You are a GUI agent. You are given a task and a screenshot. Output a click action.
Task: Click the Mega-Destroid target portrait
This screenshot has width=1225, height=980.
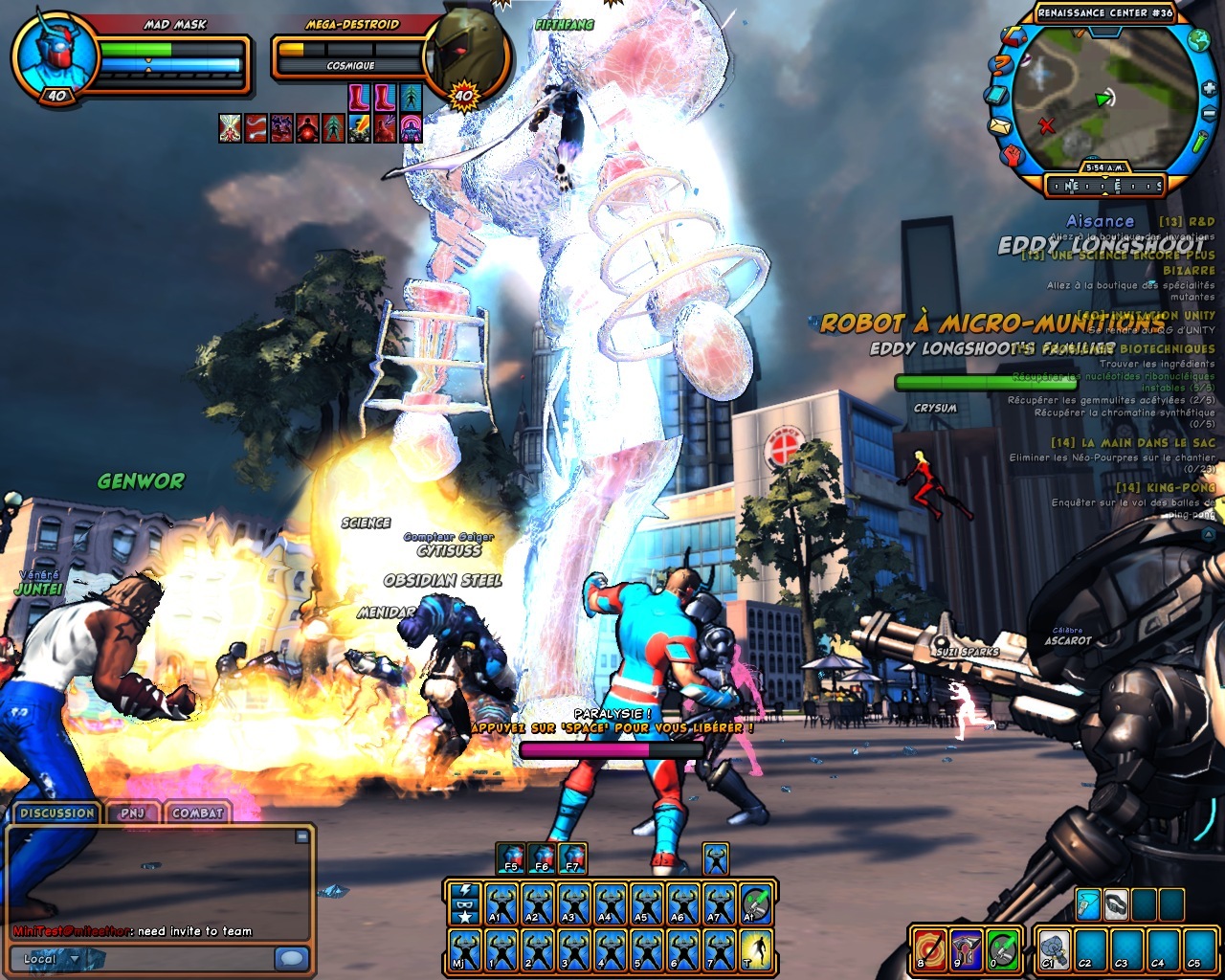pos(465,55)
